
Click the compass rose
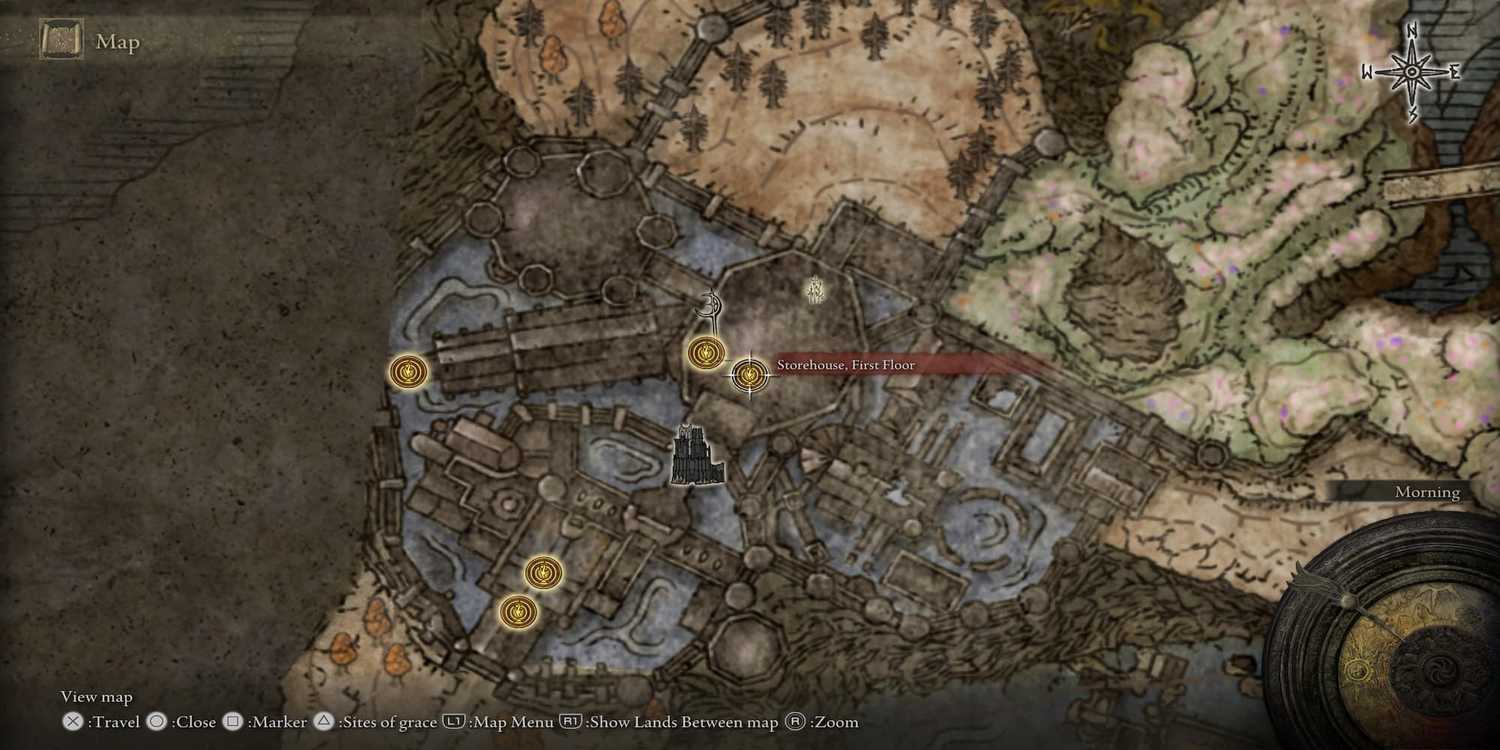[x=1412, y=72]
